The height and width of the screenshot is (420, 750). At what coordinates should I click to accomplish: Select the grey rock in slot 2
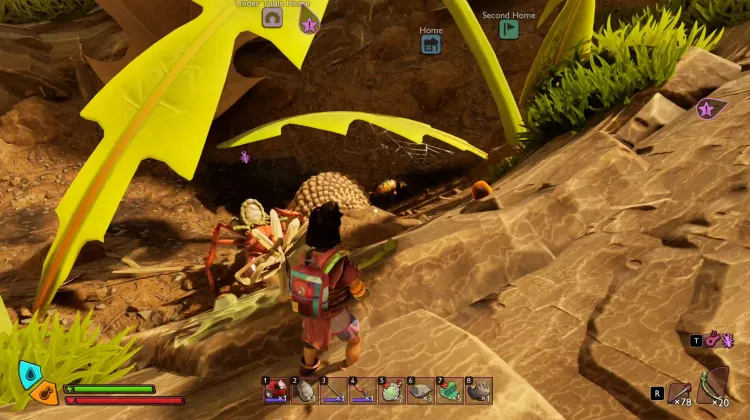coord(304,390)
